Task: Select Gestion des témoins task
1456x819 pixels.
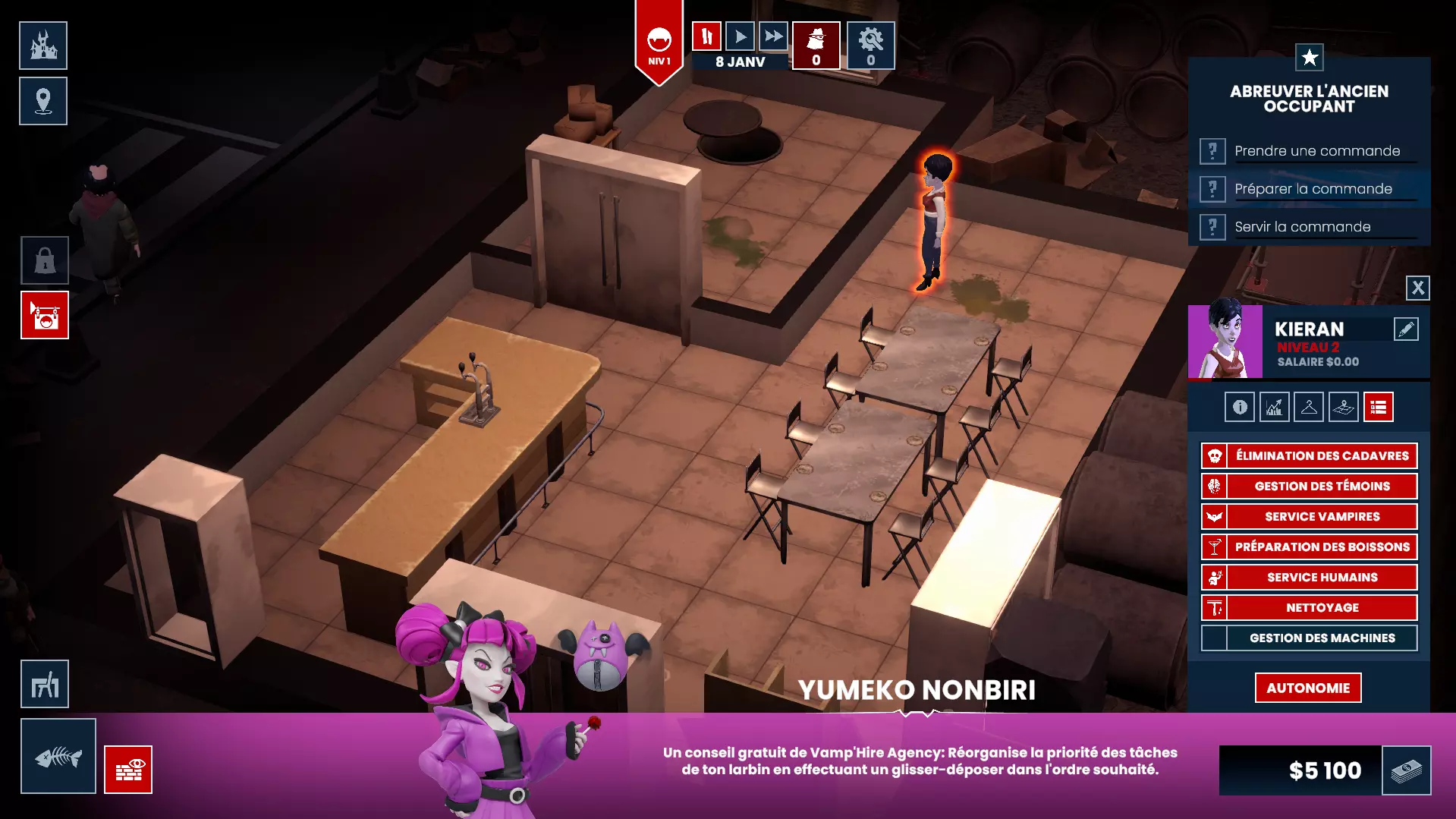Action: (1321, 487)
